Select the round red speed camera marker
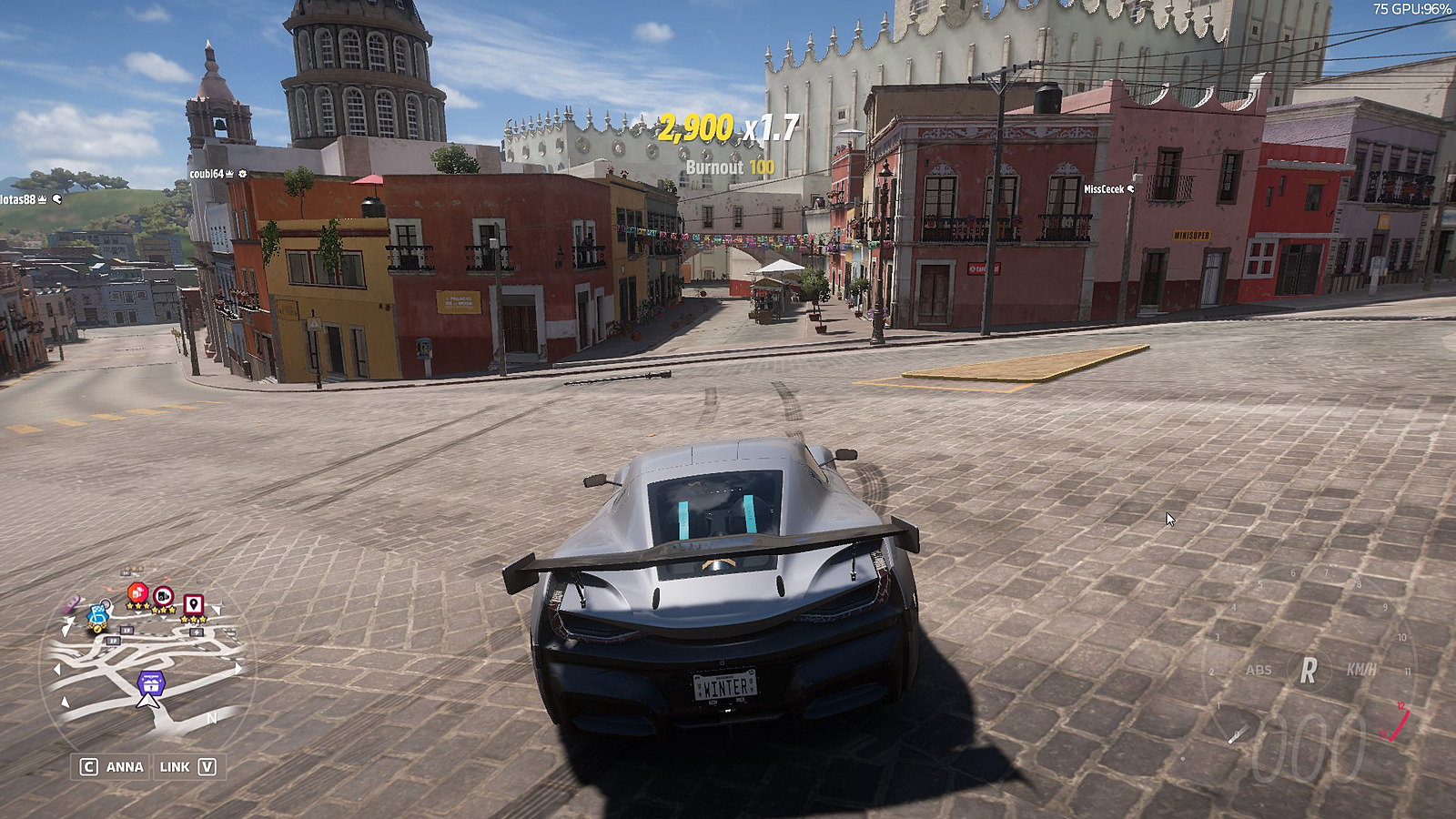This screenshot has height=819, width=1456. pyautogui.click(x=164, y=596)
